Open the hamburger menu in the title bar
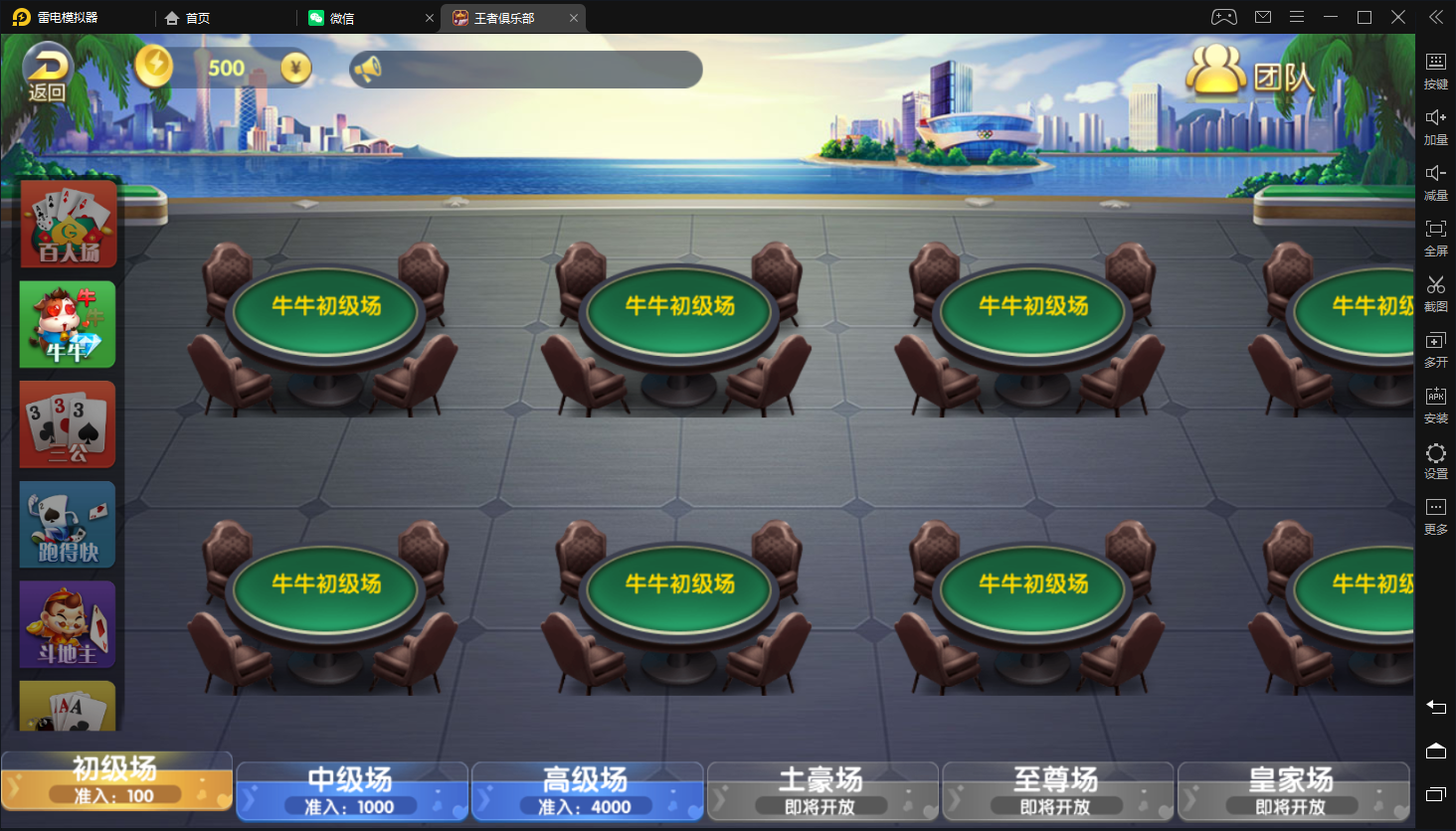This screenshot has width=1456, height=831. (1295, 16)
